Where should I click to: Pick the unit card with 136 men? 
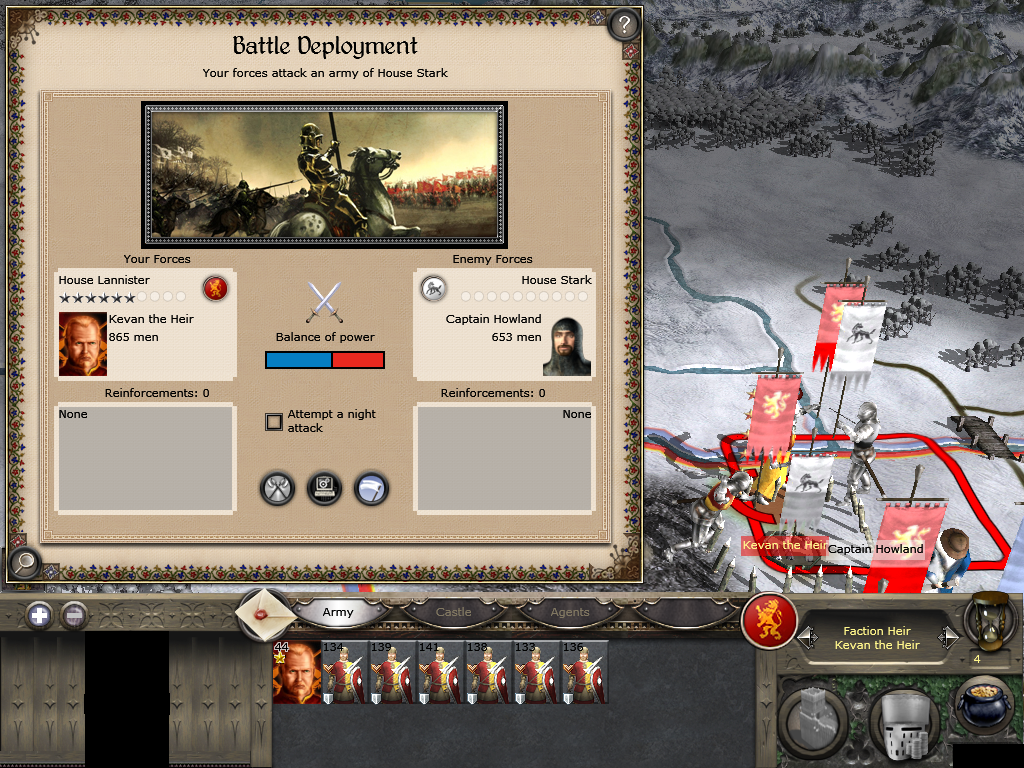(585, 673)
